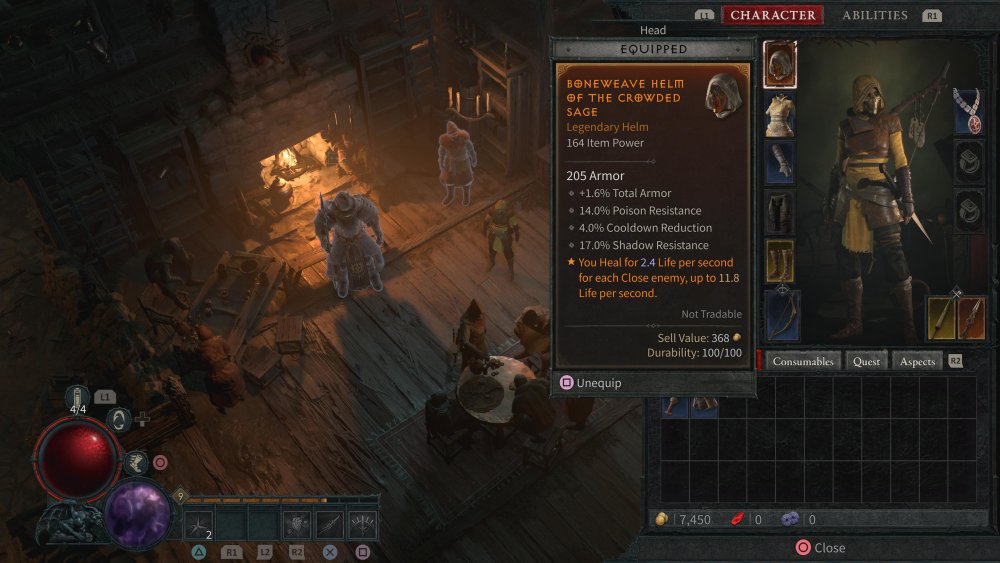Activate the evade boot icon

(138, 462)
